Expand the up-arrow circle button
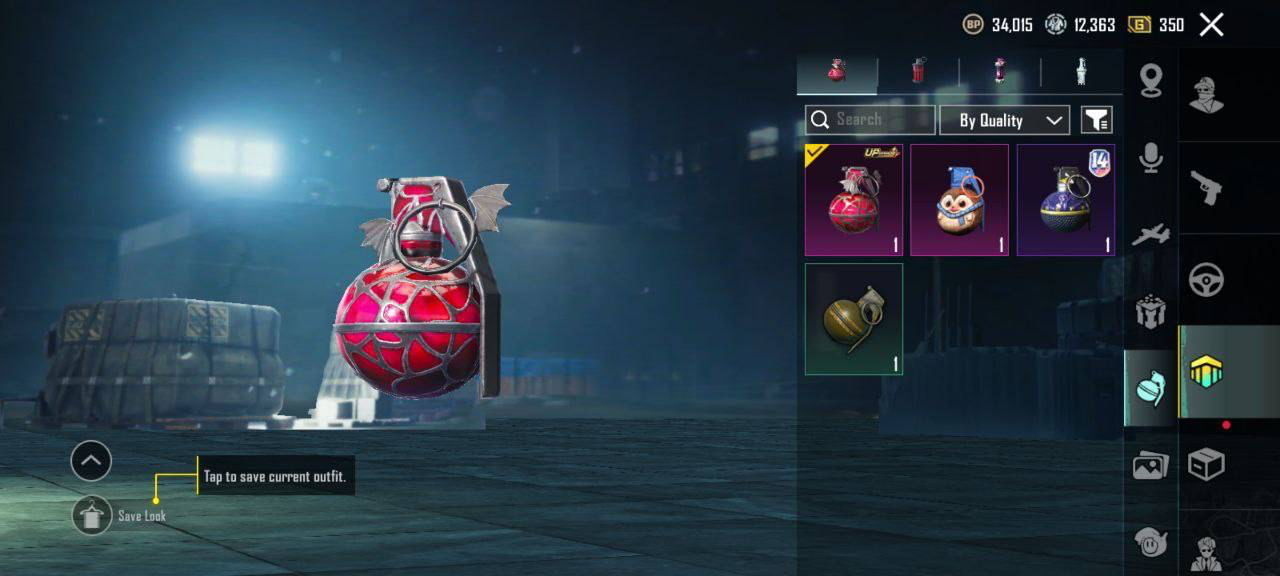The height and width of the screenshot is (576, 1280). click(91, 461)
